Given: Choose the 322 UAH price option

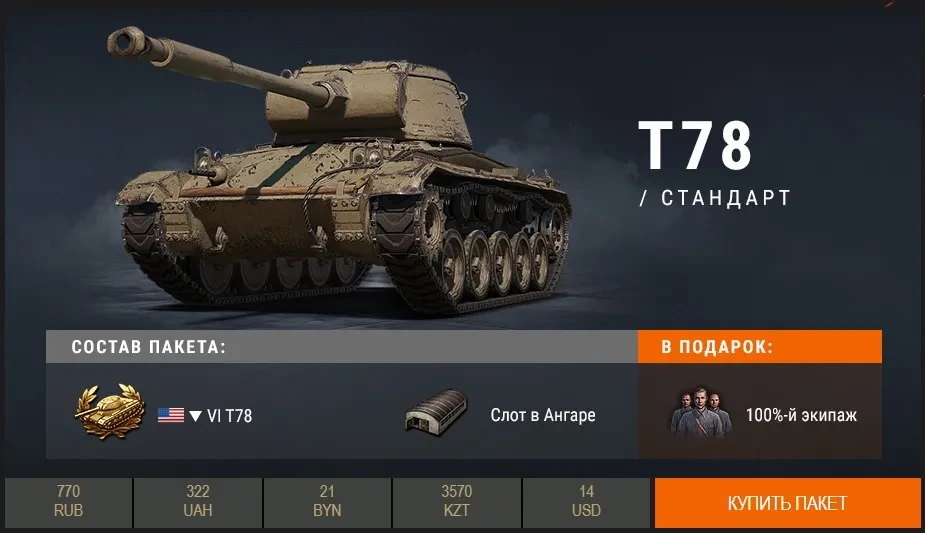Looking at the screenshot, I should 197,502.
